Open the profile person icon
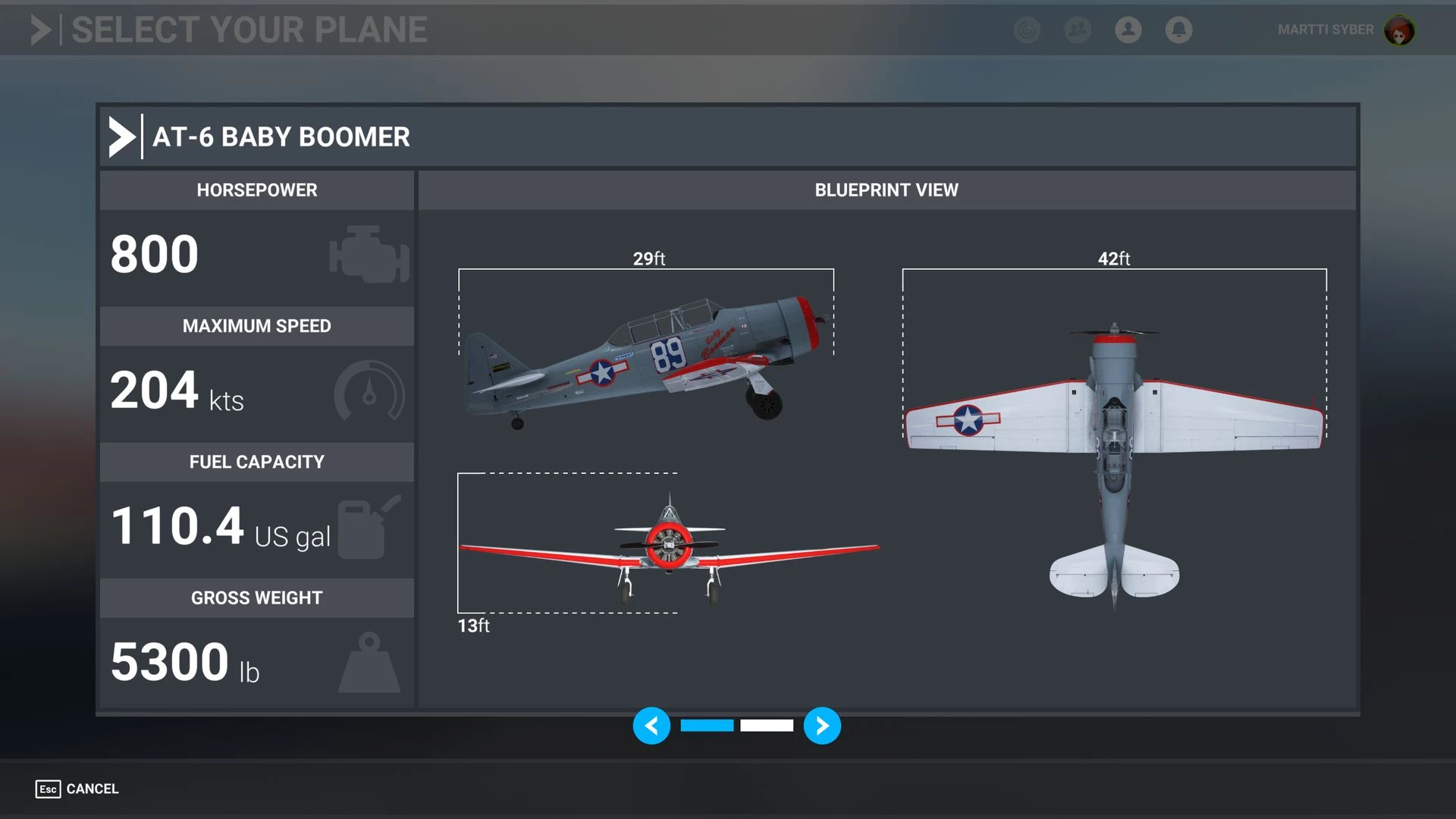The height and width of the screenshot is (819, 1456). [x=1128, y=30]
